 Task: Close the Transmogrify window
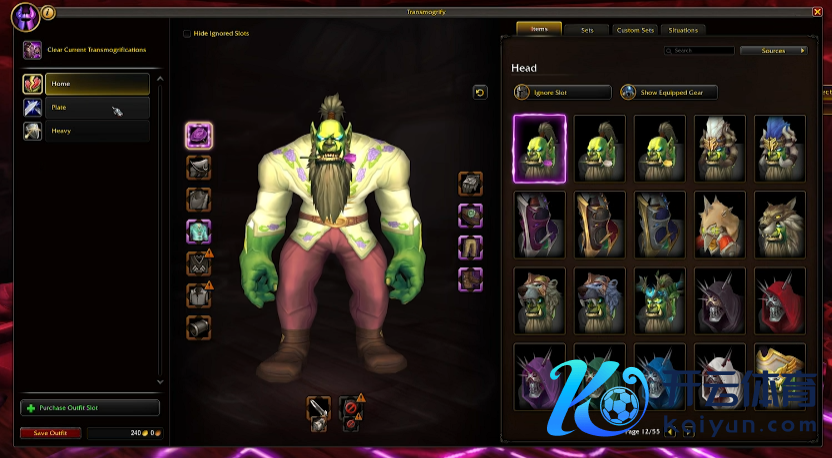[x=817, y=12]
